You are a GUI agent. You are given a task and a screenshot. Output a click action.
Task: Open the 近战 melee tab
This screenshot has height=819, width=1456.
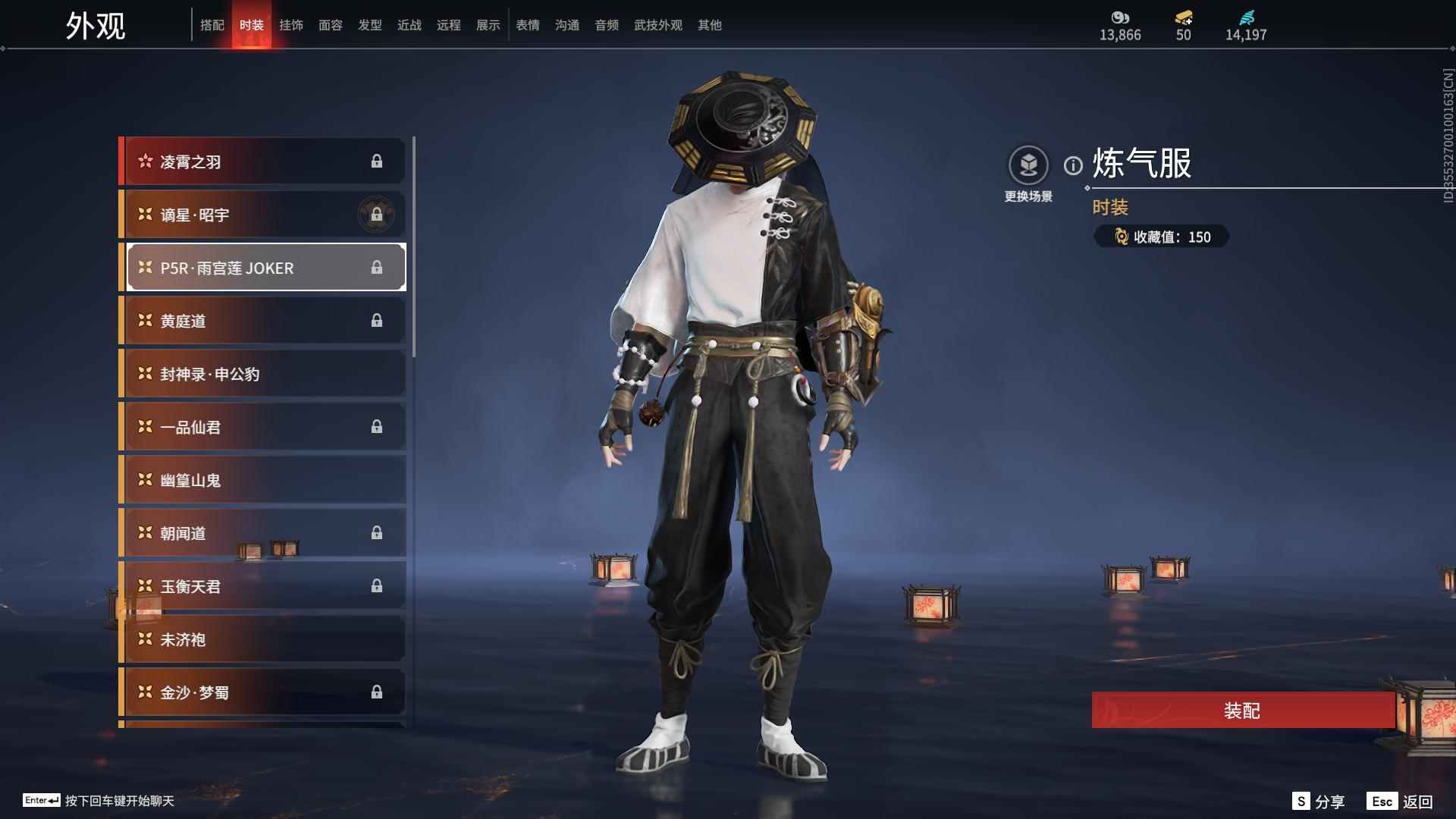tap(409, 25)
